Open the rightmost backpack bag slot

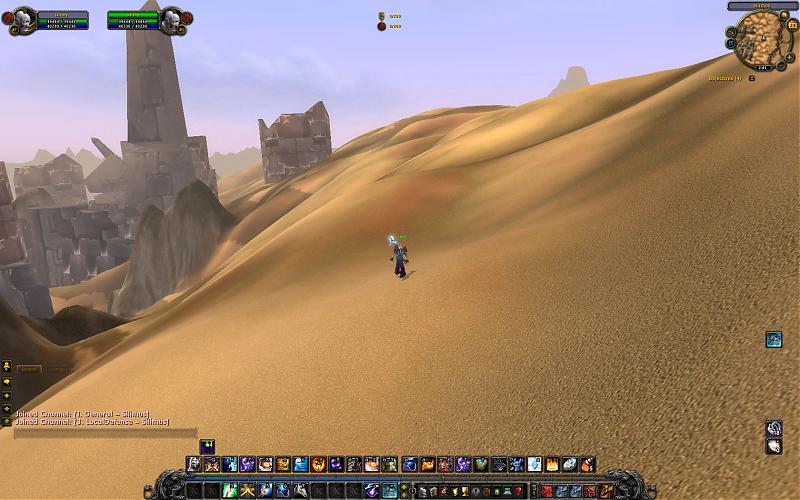[606, 491]
